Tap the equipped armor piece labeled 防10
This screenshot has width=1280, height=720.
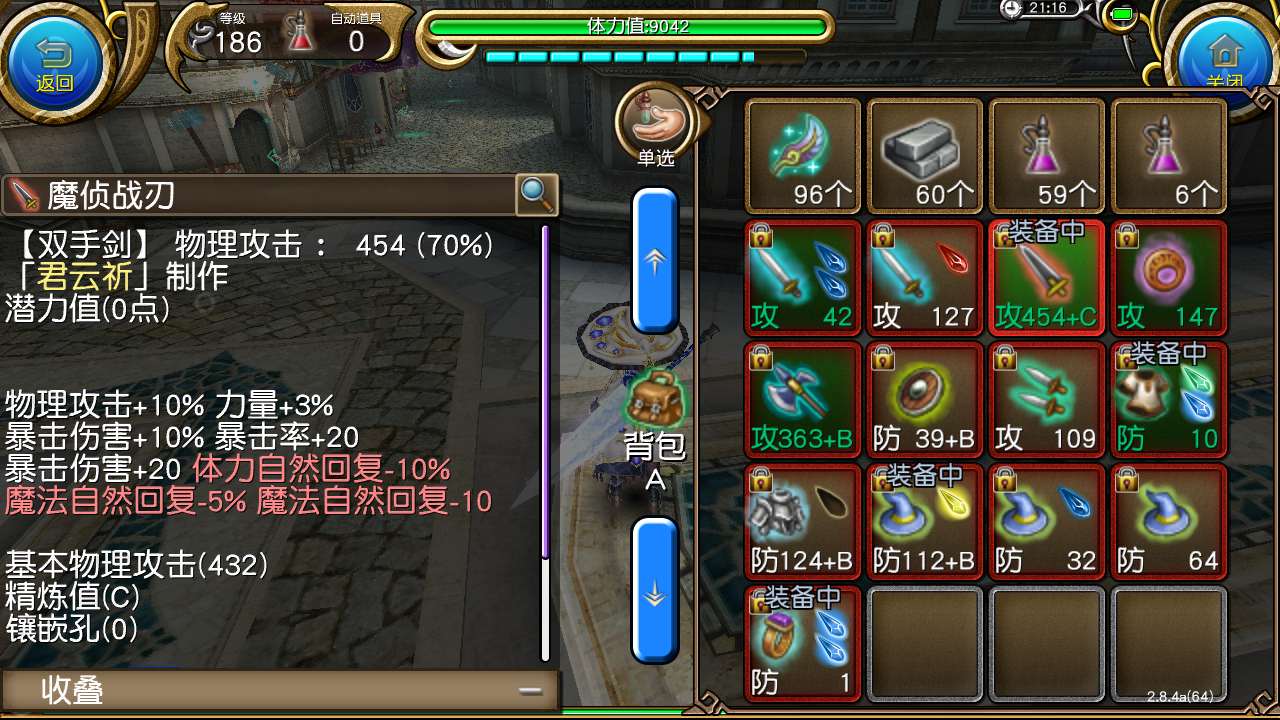coord(1168,400)
